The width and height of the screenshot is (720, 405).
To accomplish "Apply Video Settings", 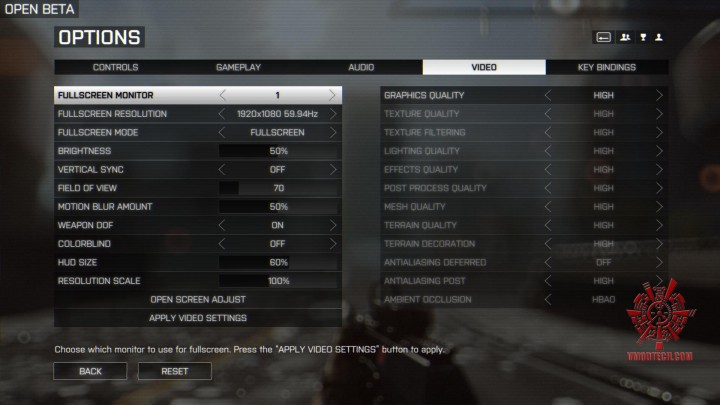I will pyautogui.click(x=197, y=318).
